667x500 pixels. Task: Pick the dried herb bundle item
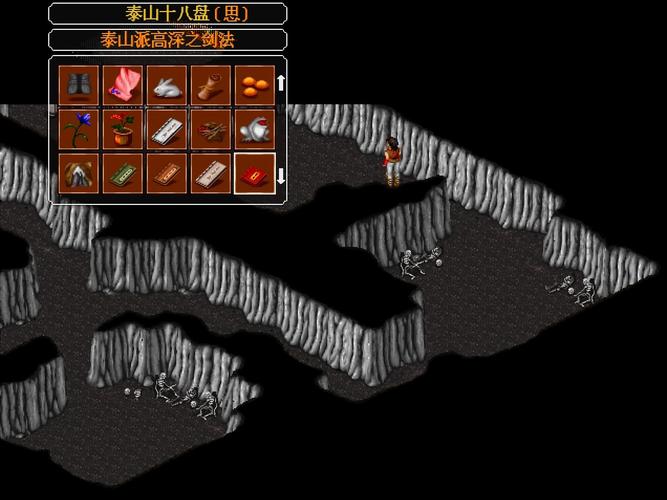coord(209,128)
